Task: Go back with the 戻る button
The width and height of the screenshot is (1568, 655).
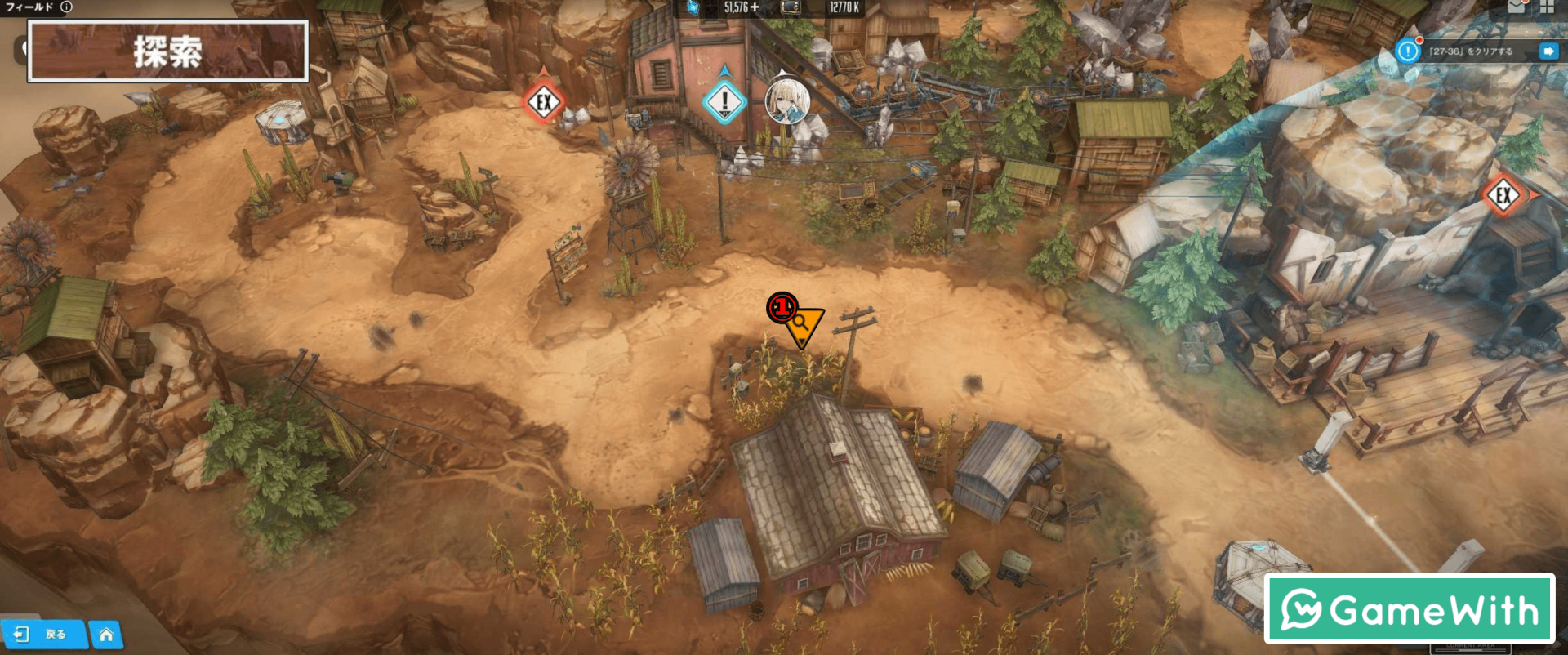Action: coord(45,634)
